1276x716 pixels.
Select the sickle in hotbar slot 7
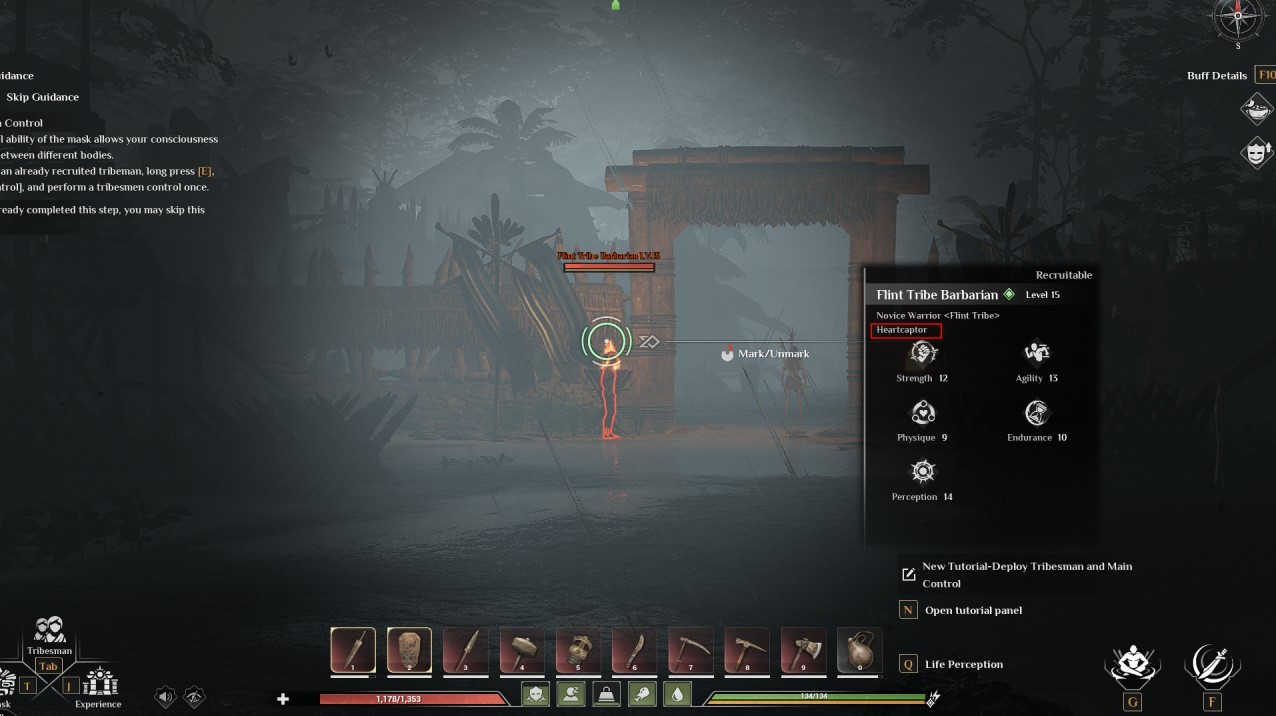pos(690,650)
